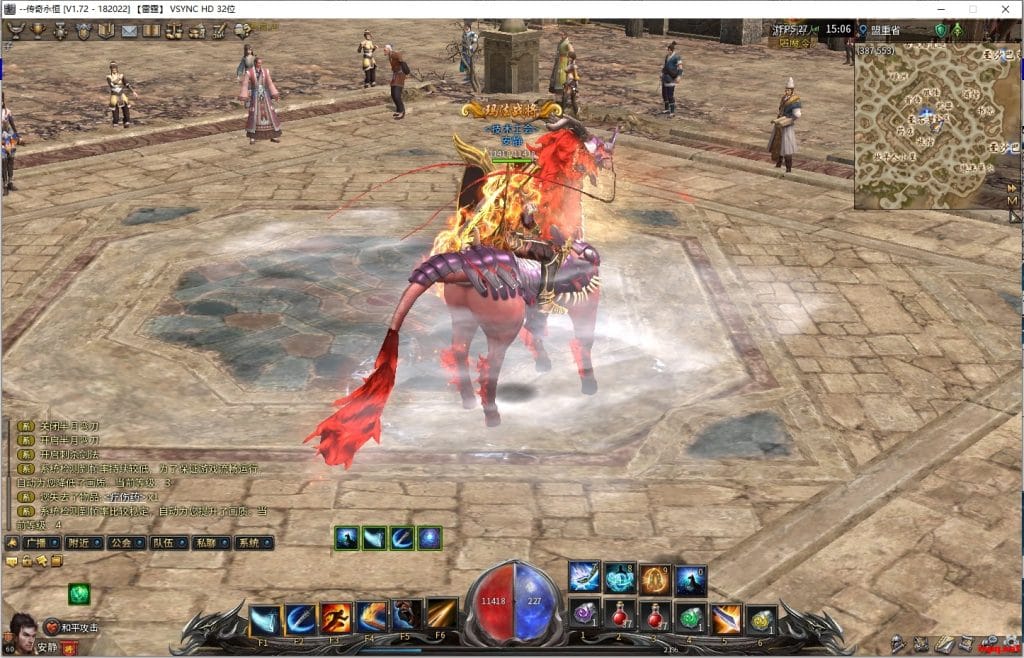Click the green gem buff icon
Viewport: 1024px width, 658px height.
(x=79, y=594)
